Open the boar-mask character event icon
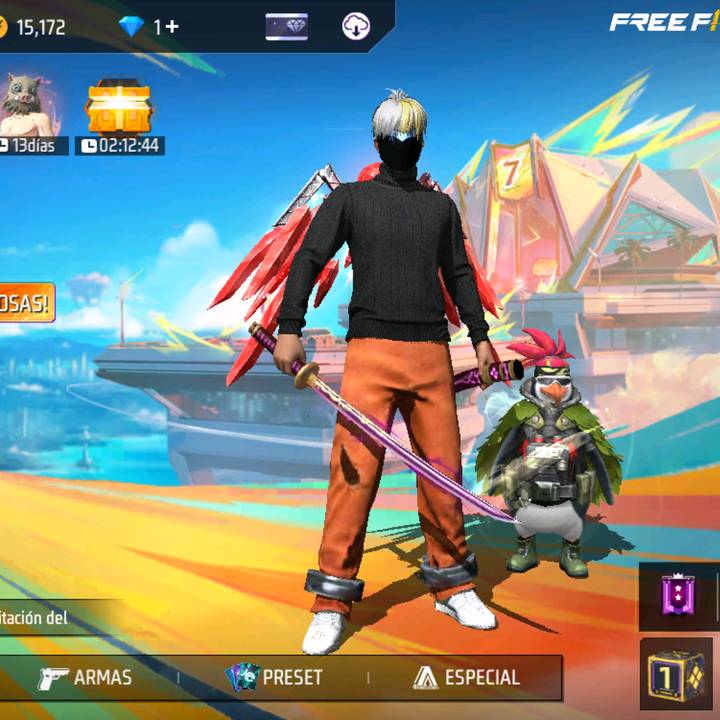 [25, 105]
